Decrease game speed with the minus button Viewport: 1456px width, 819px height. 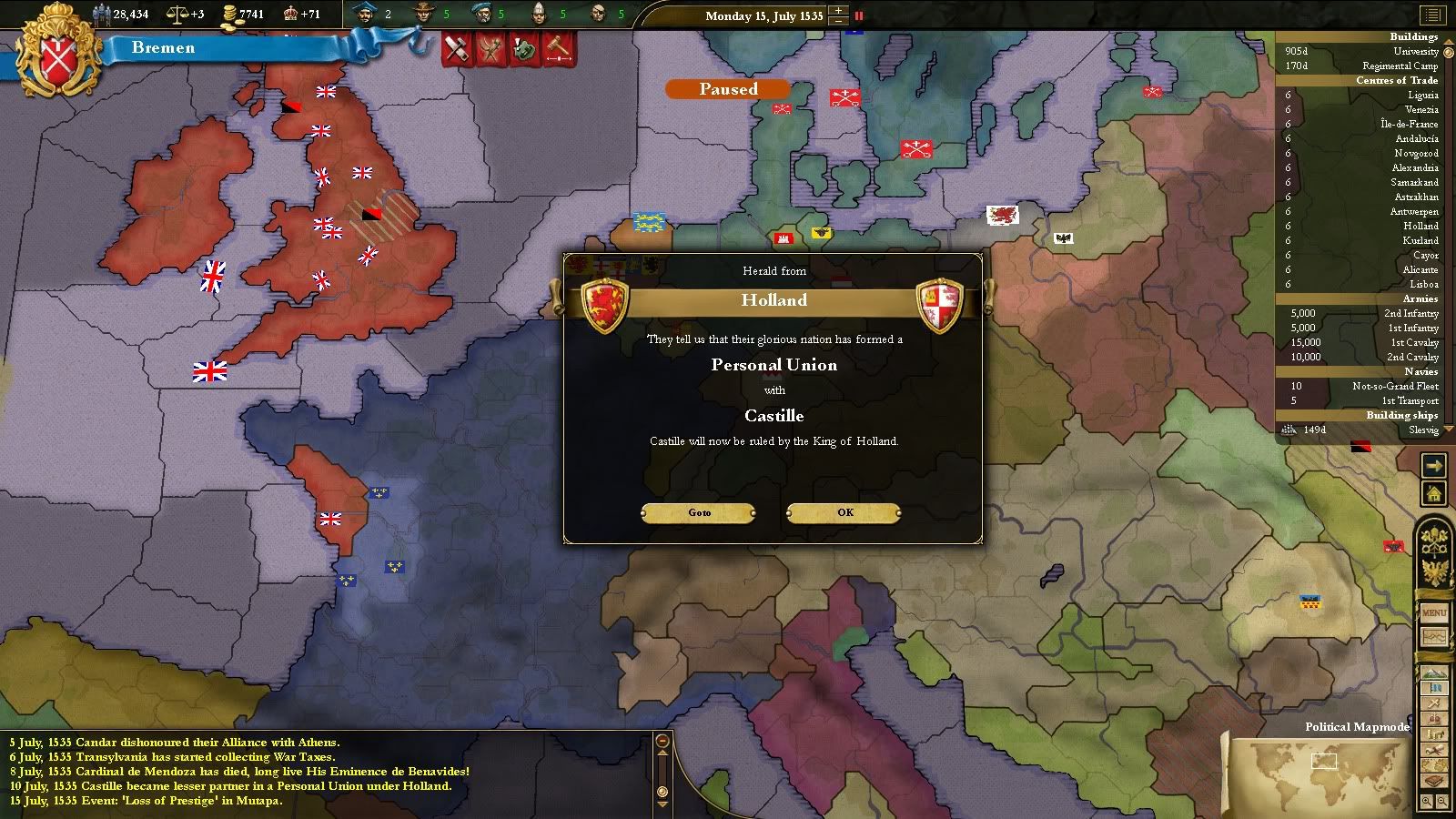coord(839,21)
